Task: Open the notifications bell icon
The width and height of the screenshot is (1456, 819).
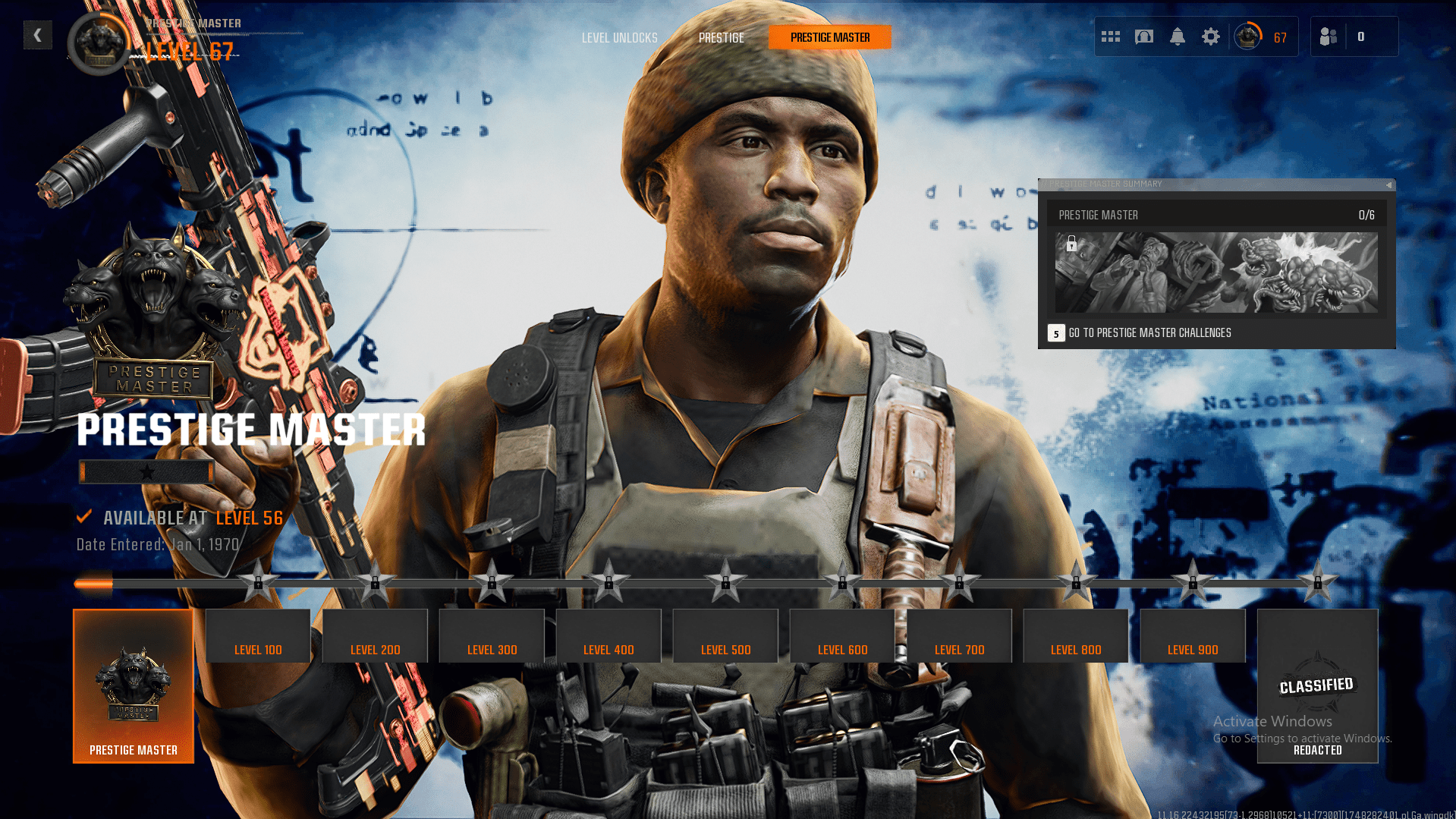Action: [x=1178, y=36]
